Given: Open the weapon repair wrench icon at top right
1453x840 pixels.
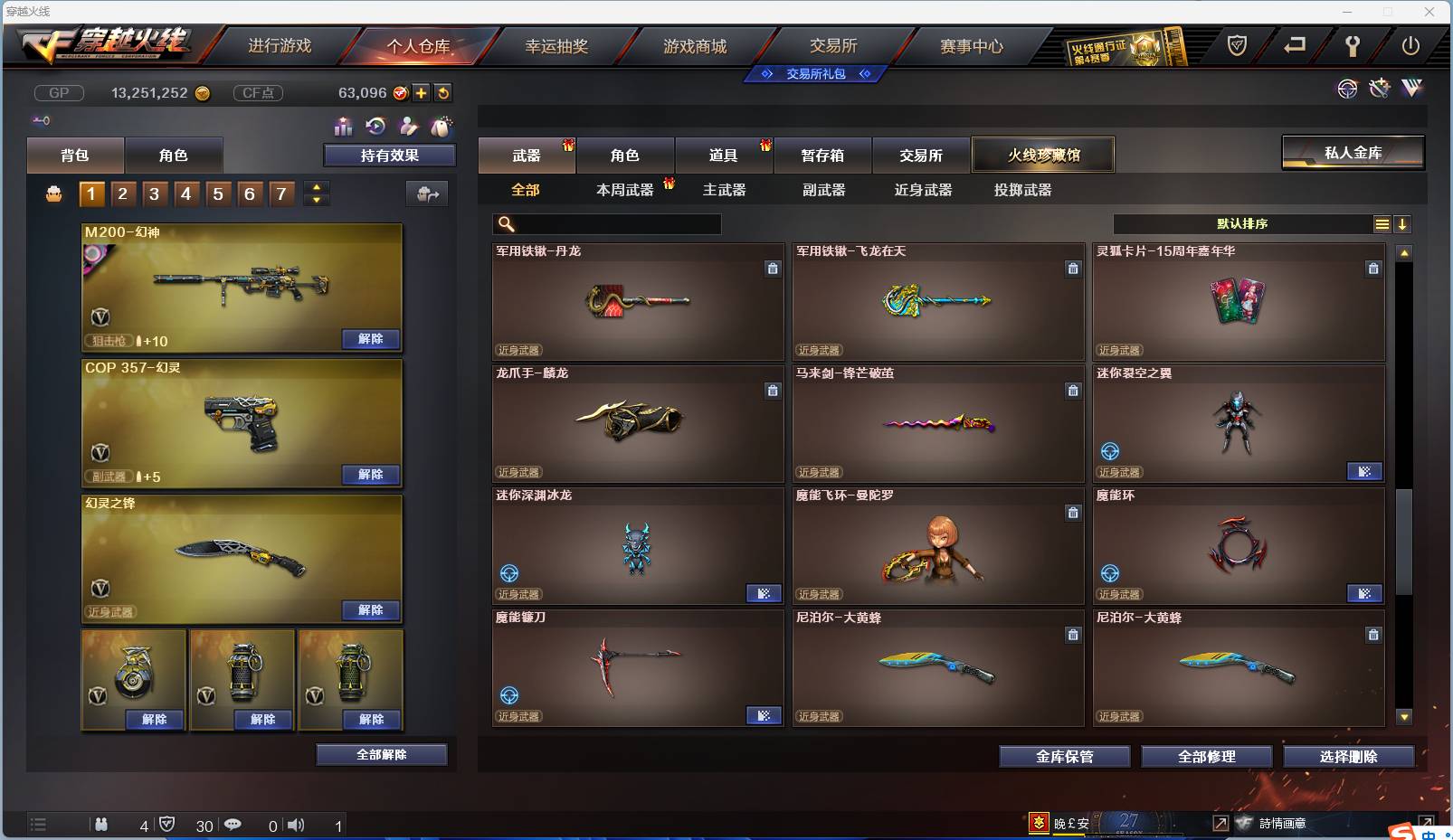Looking at the screenshot, I should pos(1379,89).
